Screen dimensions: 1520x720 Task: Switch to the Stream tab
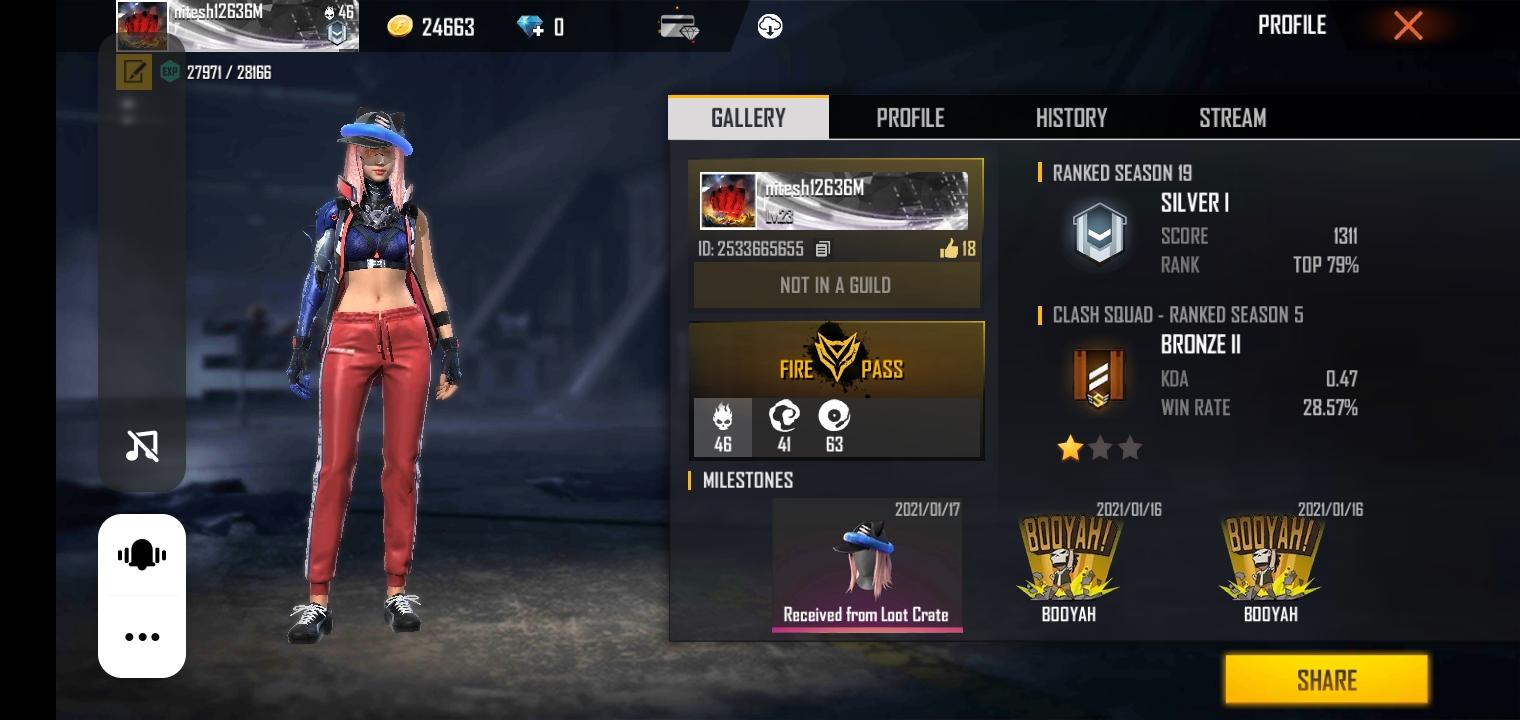[1232, 118]
